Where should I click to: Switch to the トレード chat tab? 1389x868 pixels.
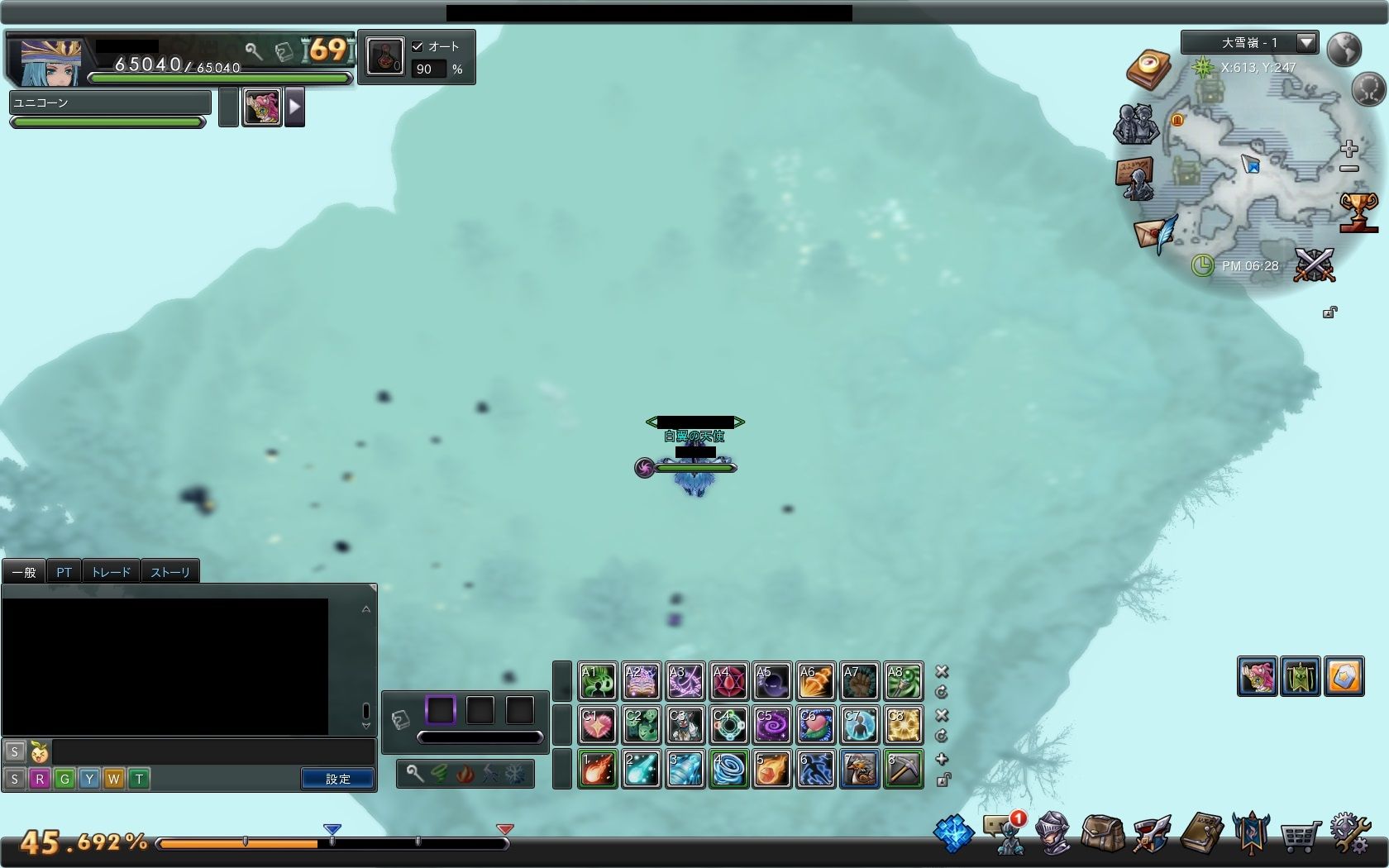coord(111,572)
